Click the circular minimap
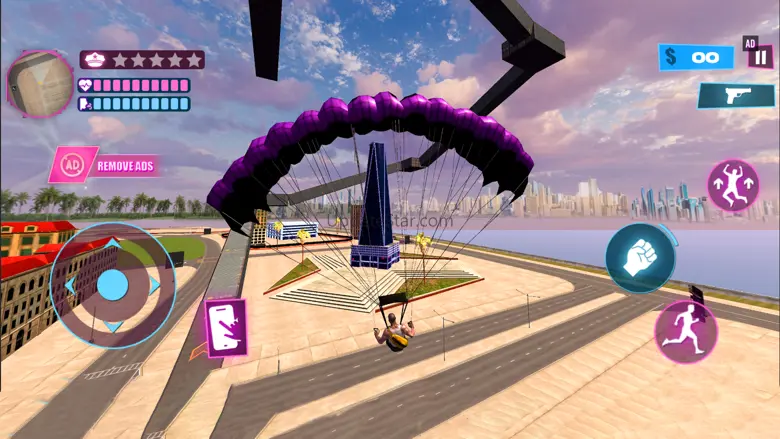 click(x=40, y=83)
